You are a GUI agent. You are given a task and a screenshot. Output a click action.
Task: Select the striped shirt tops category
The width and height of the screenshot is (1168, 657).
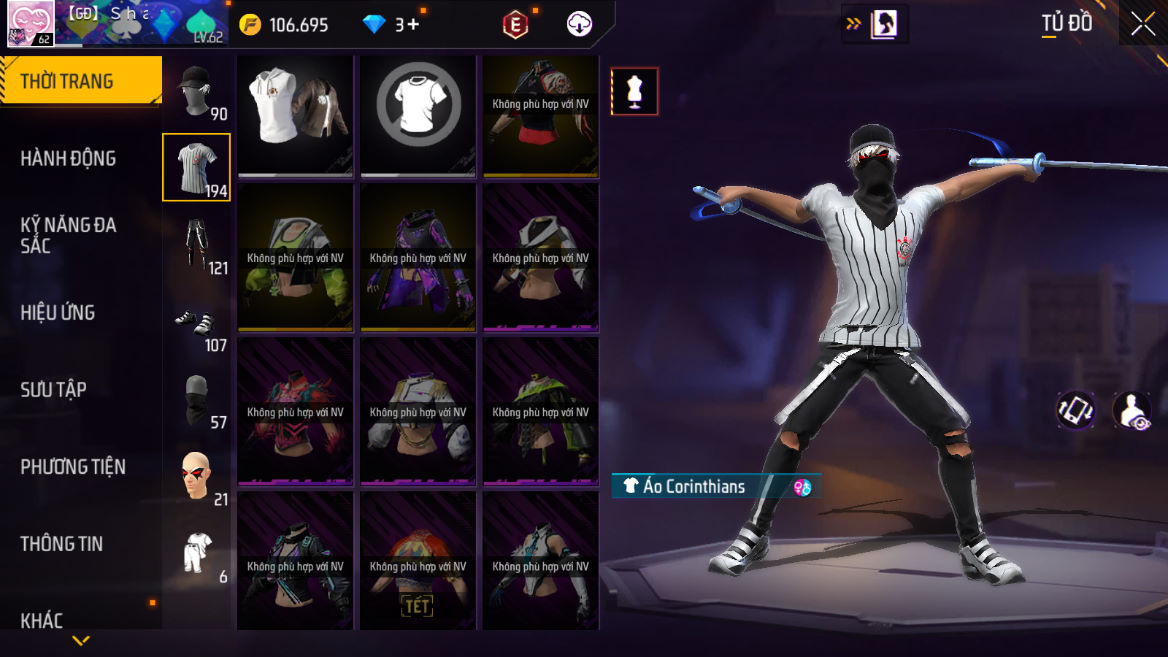(196, 167)
